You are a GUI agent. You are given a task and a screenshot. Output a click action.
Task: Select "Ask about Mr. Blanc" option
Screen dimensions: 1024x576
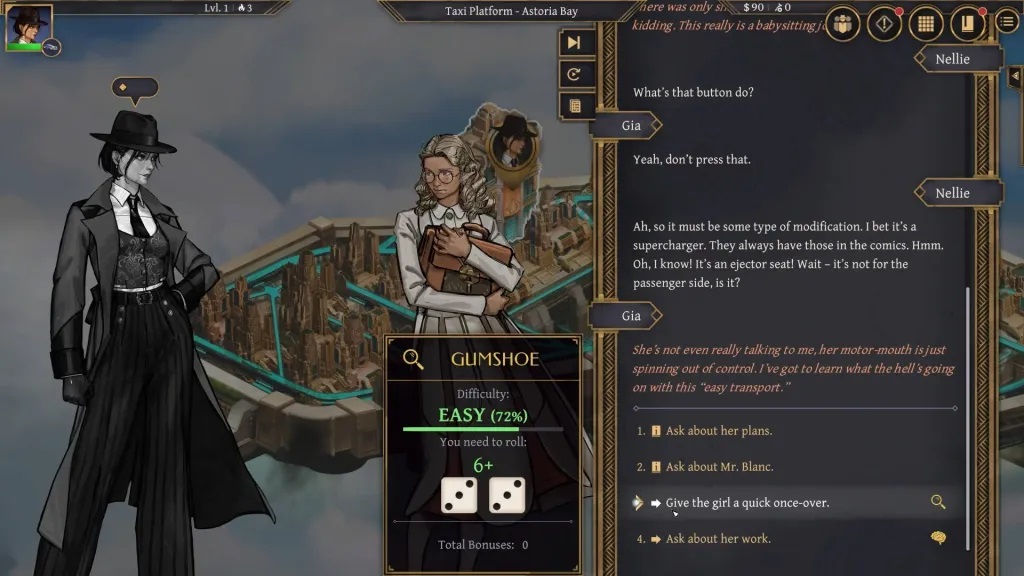point(719,467)
